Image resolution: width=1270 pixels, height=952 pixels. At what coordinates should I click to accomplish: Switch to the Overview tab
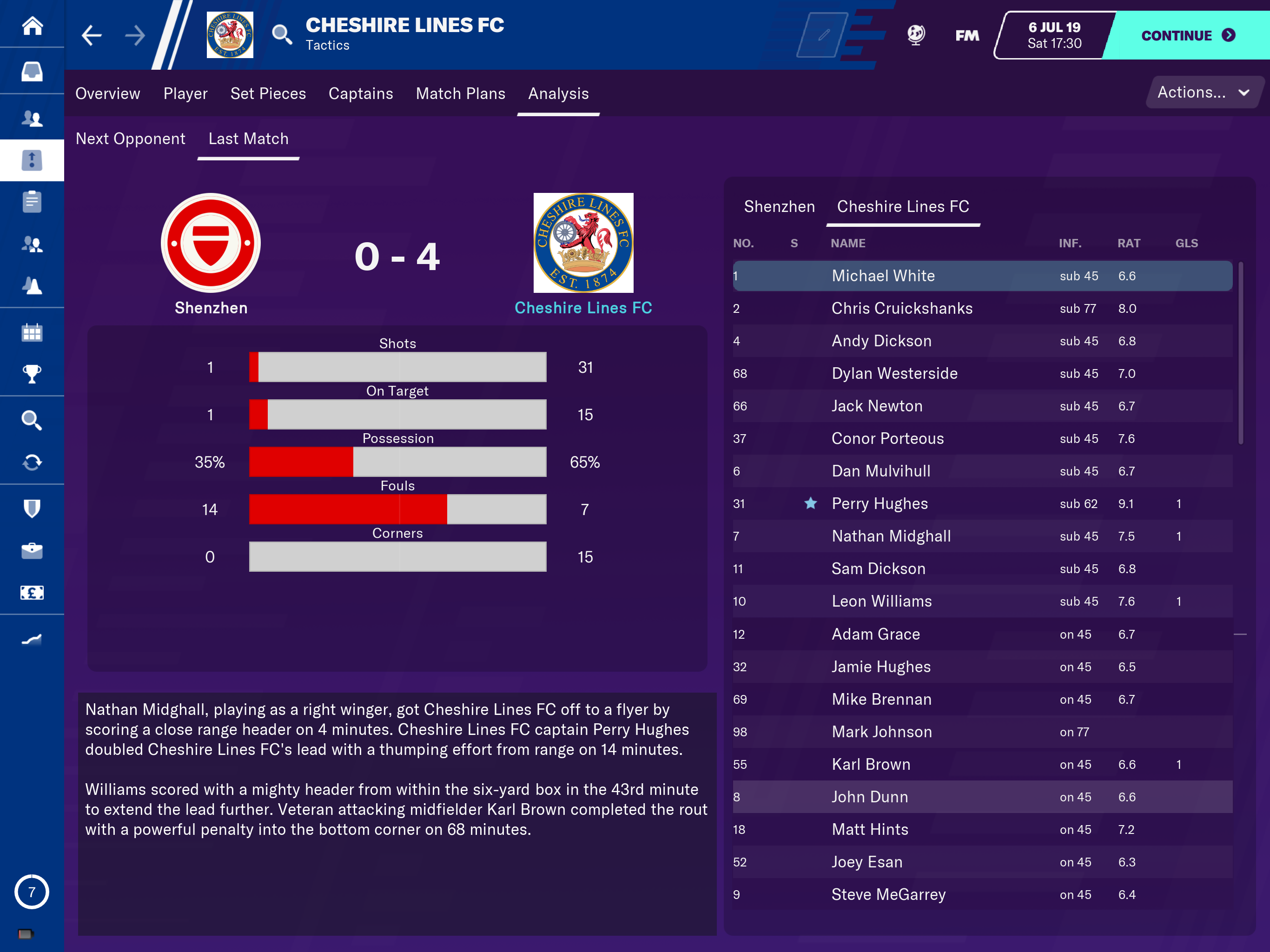pos(107,93)
